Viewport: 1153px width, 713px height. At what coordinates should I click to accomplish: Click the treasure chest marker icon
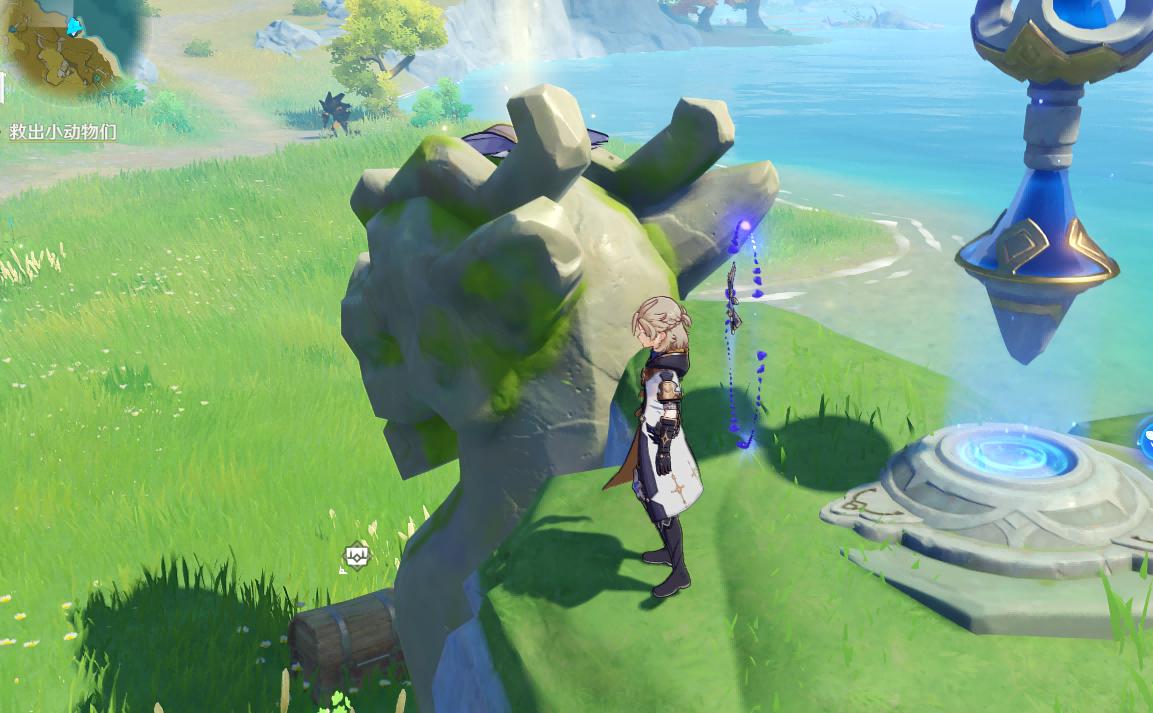coord(357,555)
